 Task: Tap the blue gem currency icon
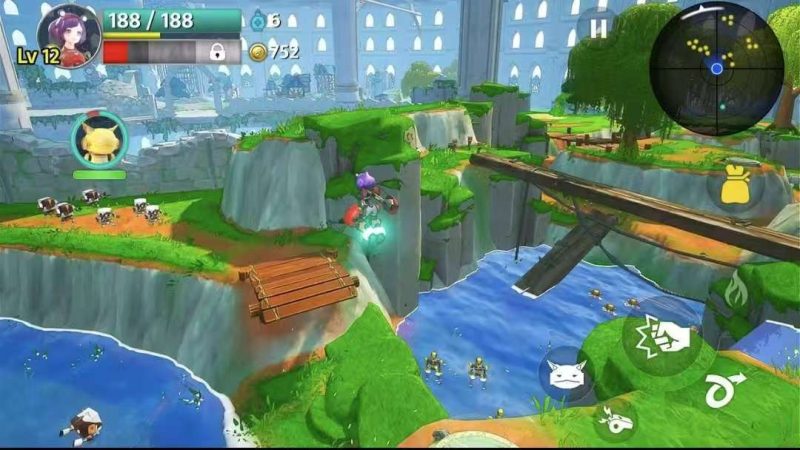tap(257, 19)
